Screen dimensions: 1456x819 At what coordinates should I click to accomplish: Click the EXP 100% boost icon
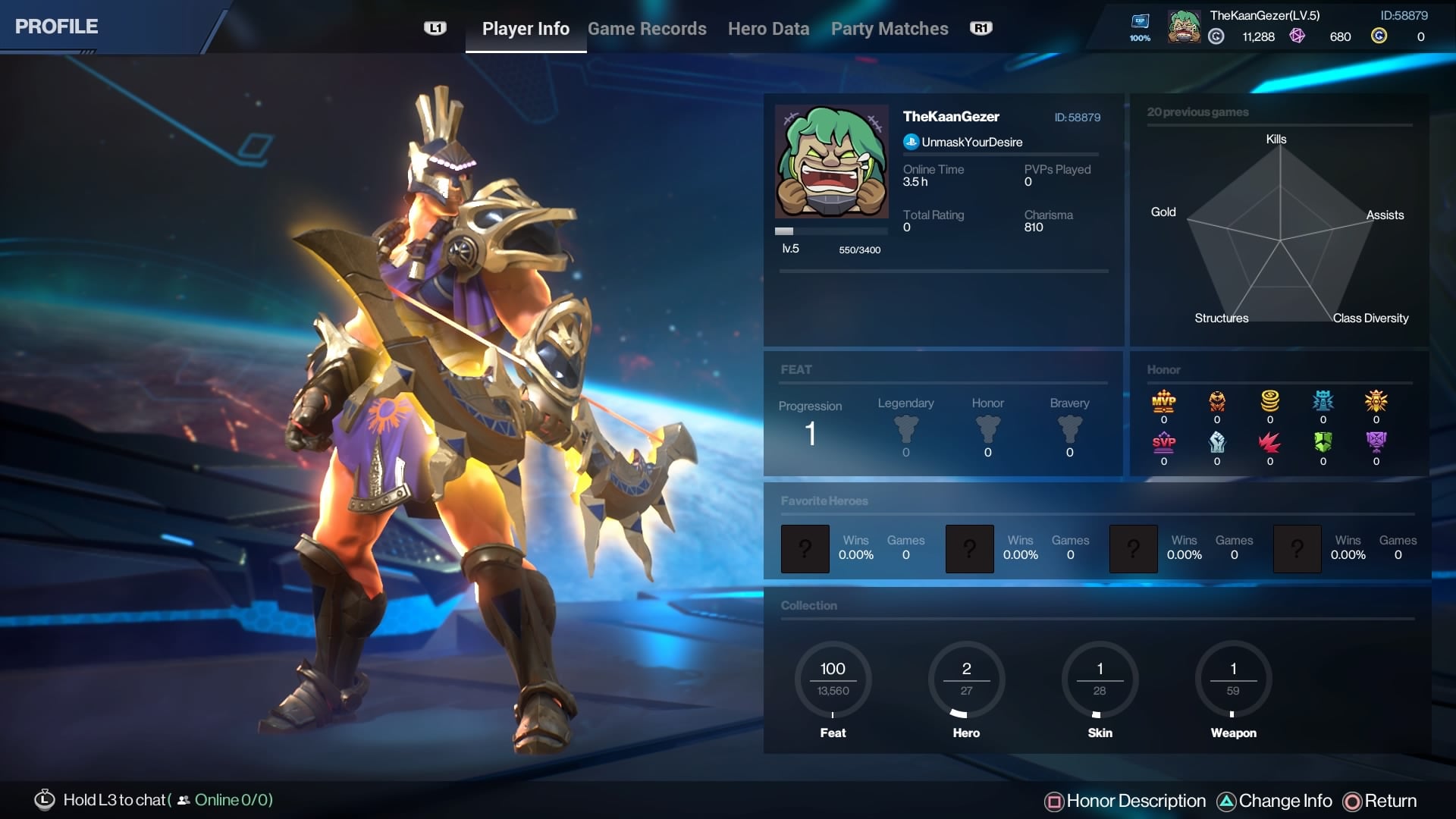(1140, 27)
